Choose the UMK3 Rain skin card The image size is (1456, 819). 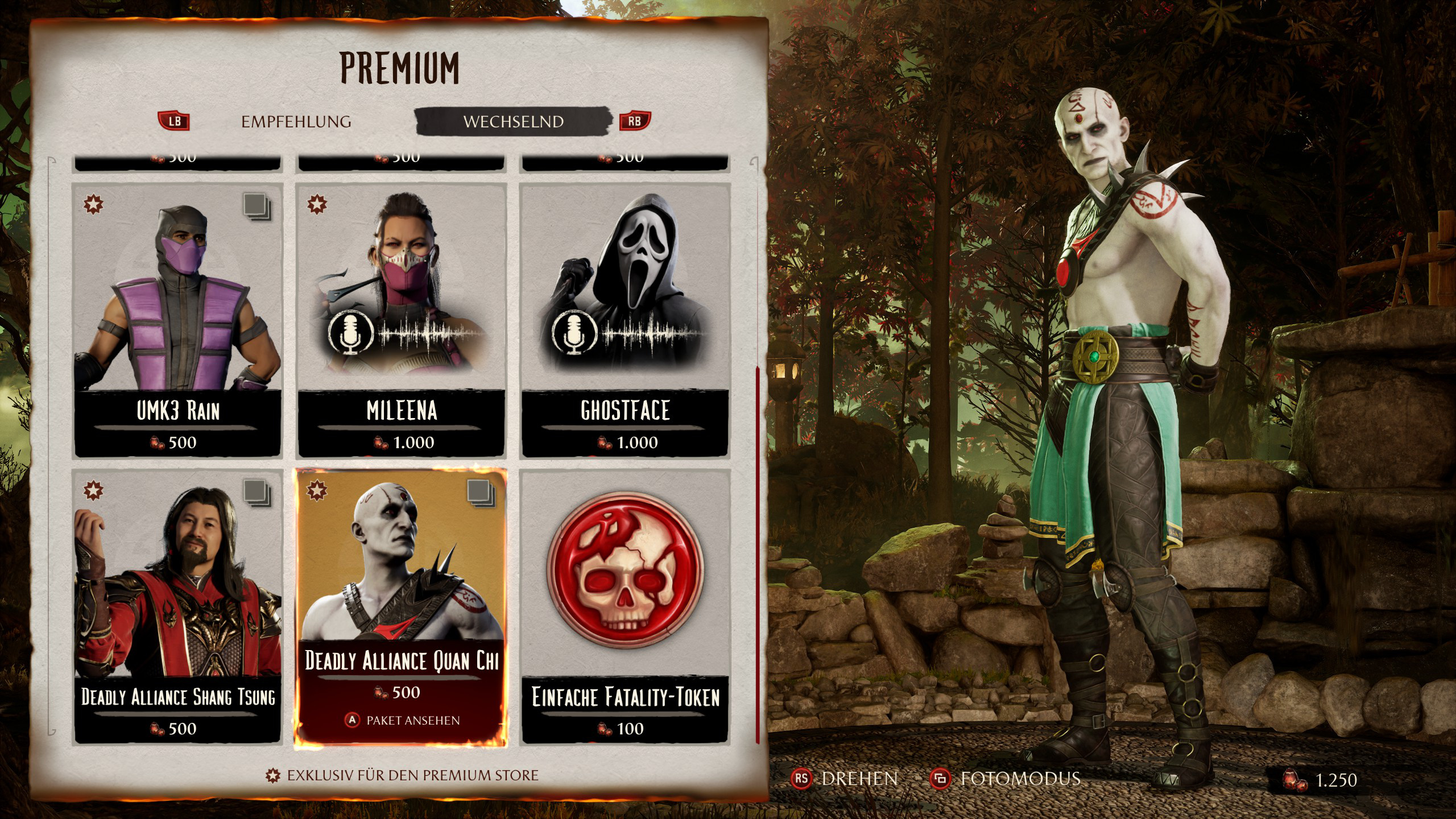point(177,320)
